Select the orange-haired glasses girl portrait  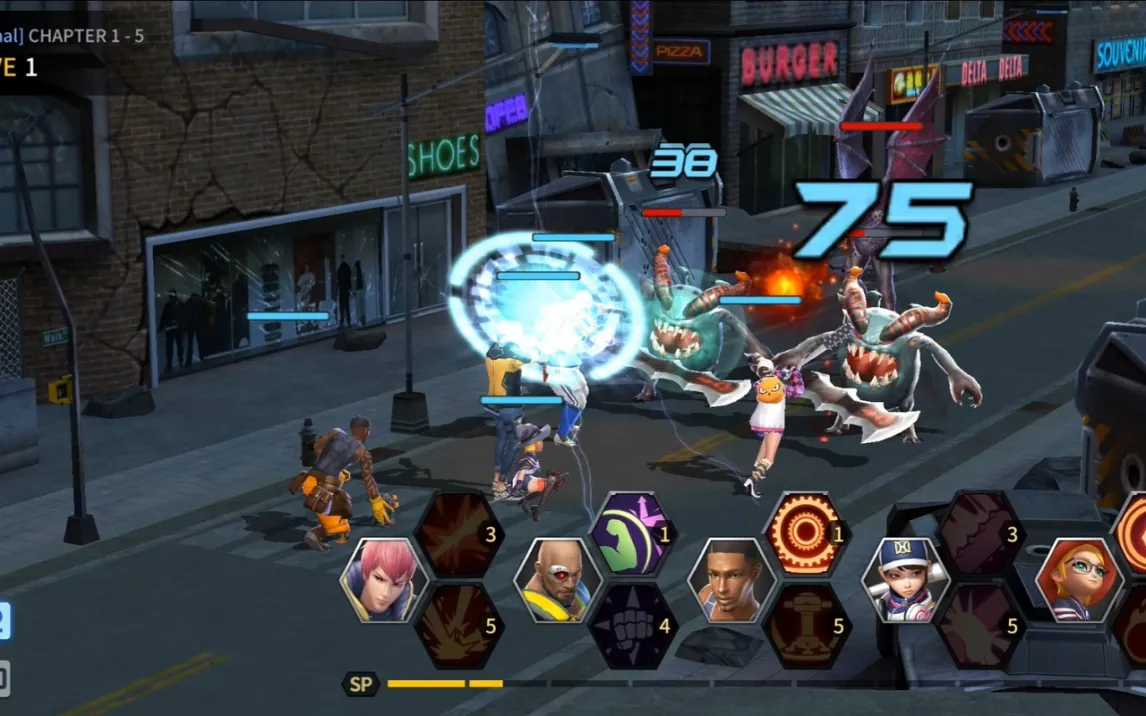(x=1080, y=581)
